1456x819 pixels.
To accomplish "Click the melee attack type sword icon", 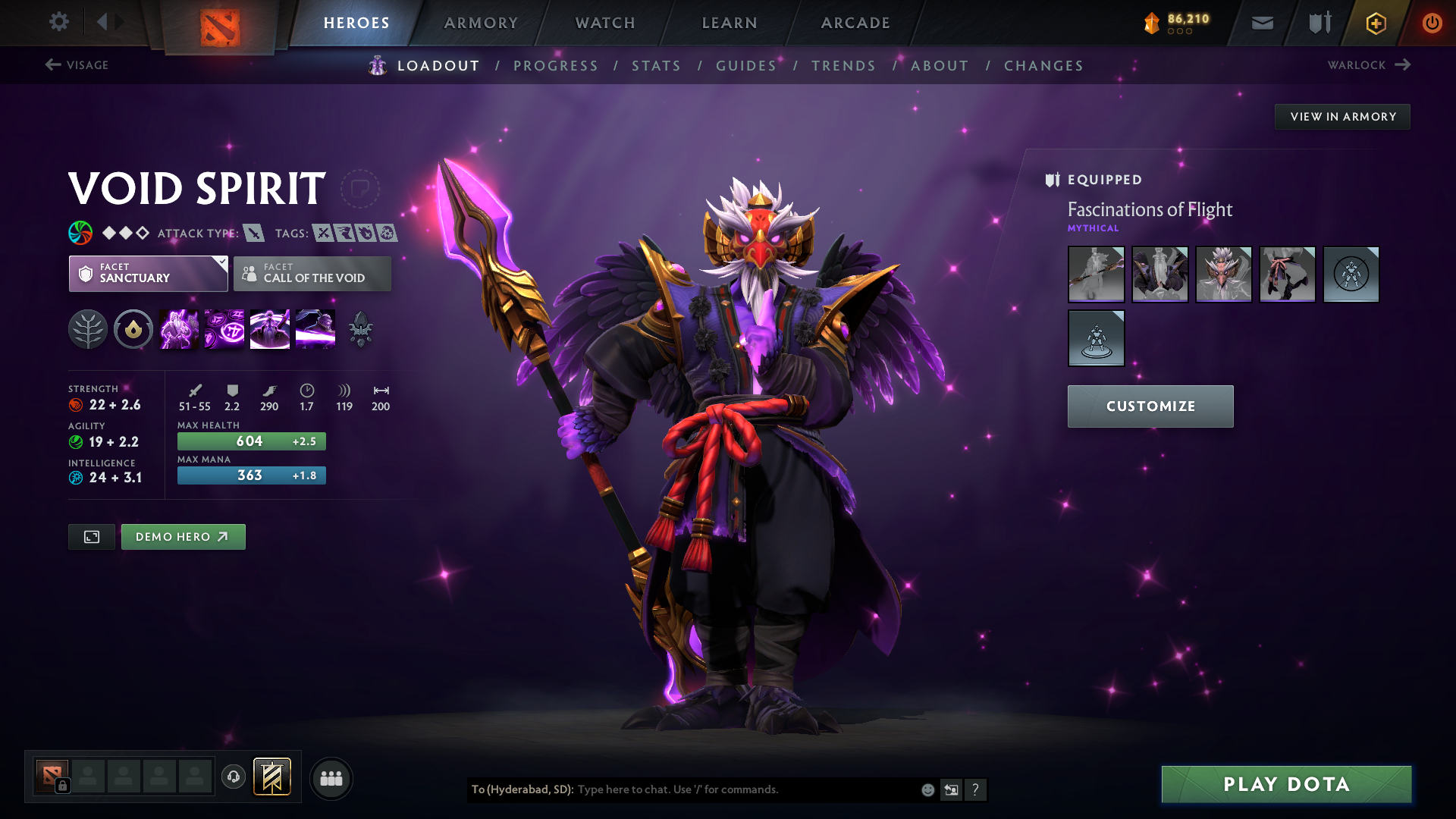I will click(x=256, y=234).
